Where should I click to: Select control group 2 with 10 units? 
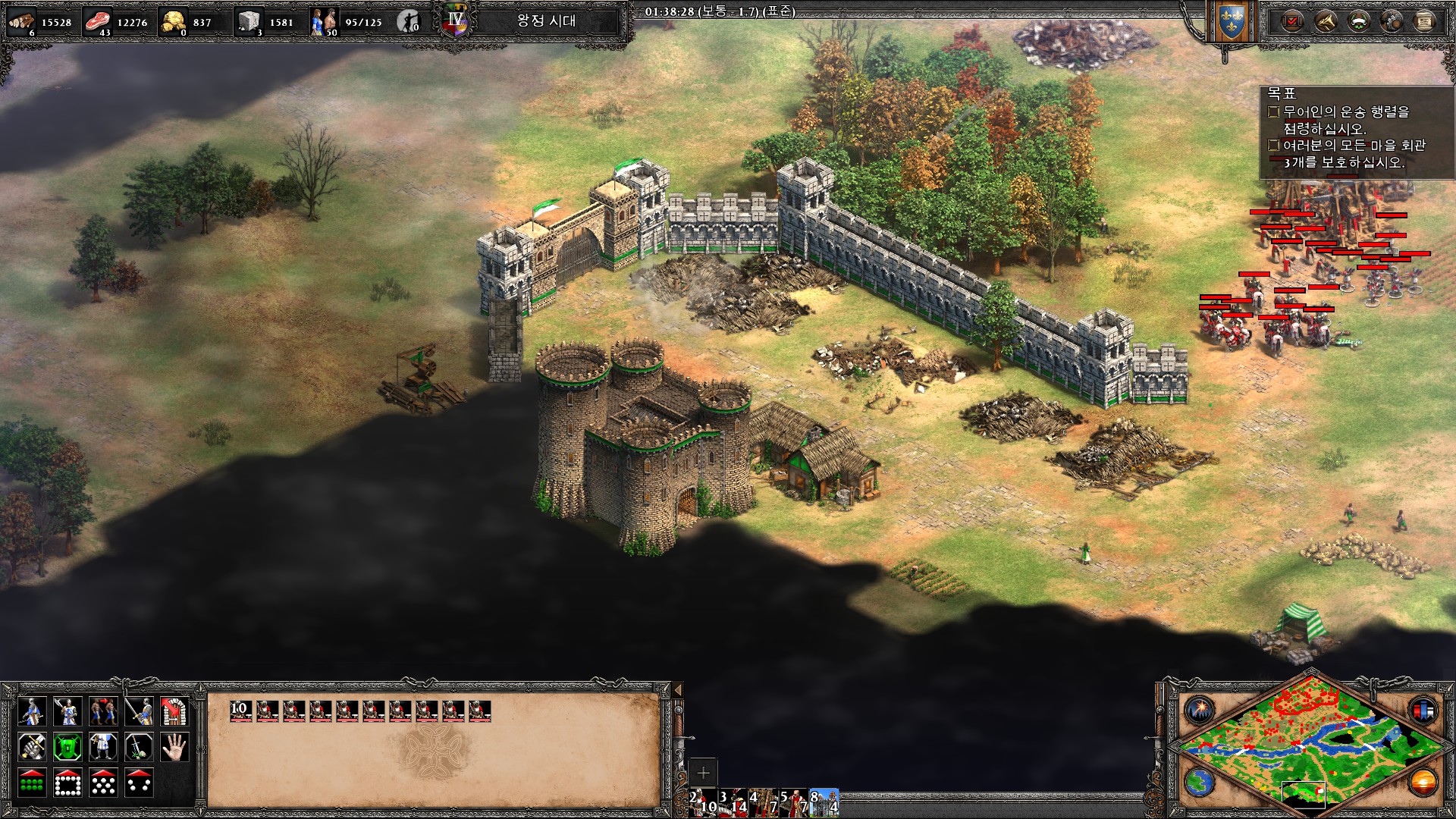point(703,802)
